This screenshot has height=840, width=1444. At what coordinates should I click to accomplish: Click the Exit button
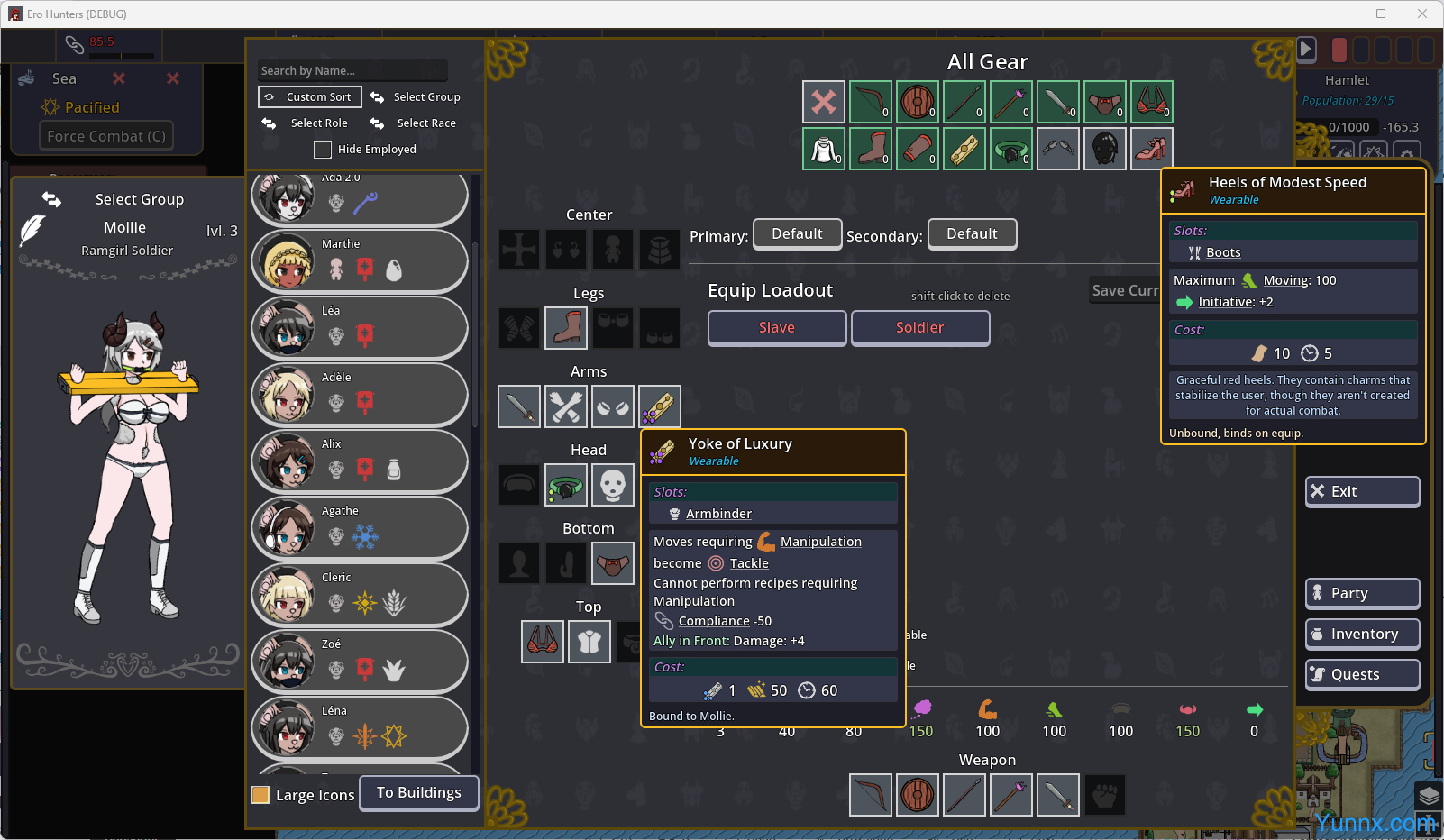(x=1362, y=491)
